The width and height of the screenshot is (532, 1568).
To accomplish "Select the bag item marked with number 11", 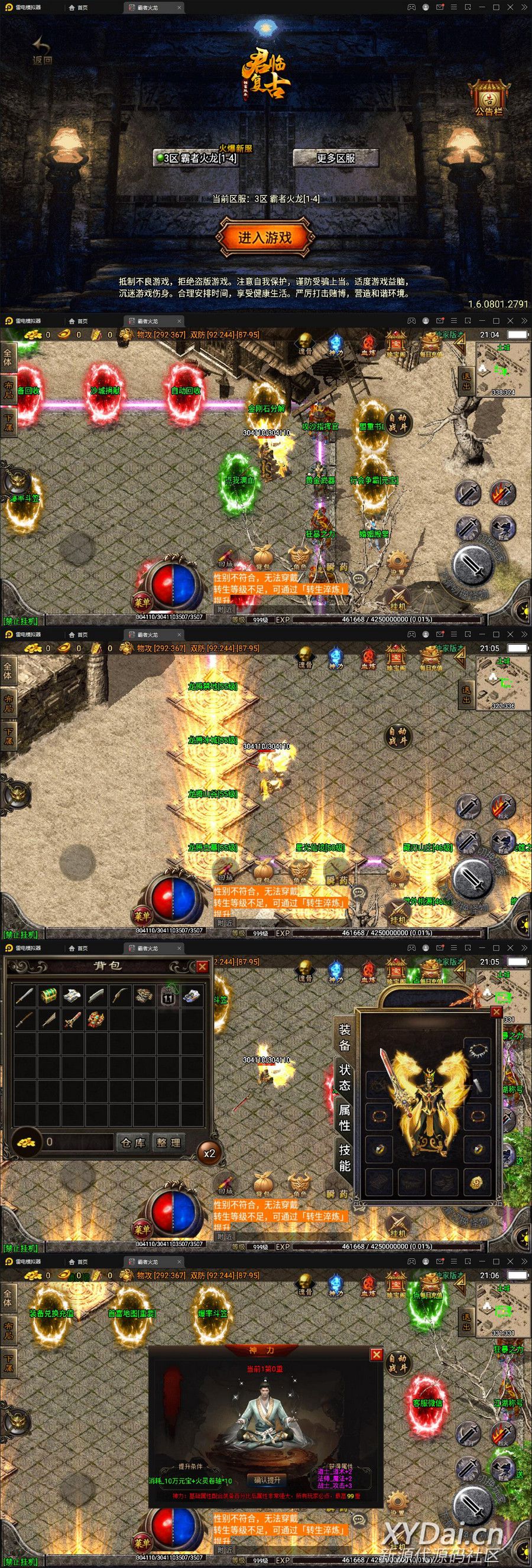I will click(167, 997).
